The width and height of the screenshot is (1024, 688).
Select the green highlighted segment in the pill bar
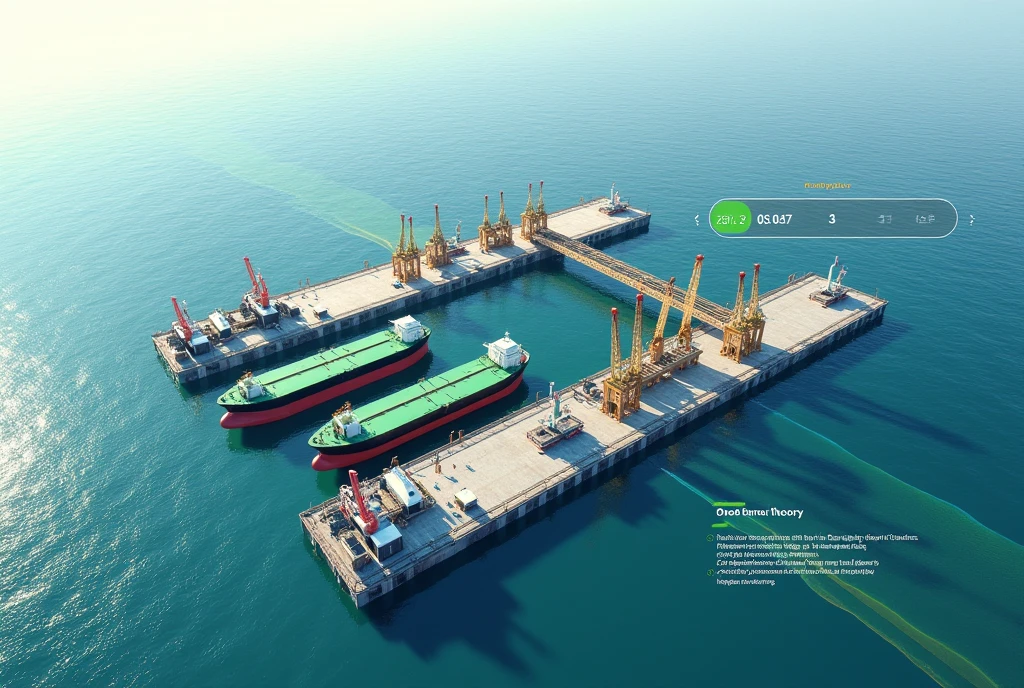coord(730,218)
